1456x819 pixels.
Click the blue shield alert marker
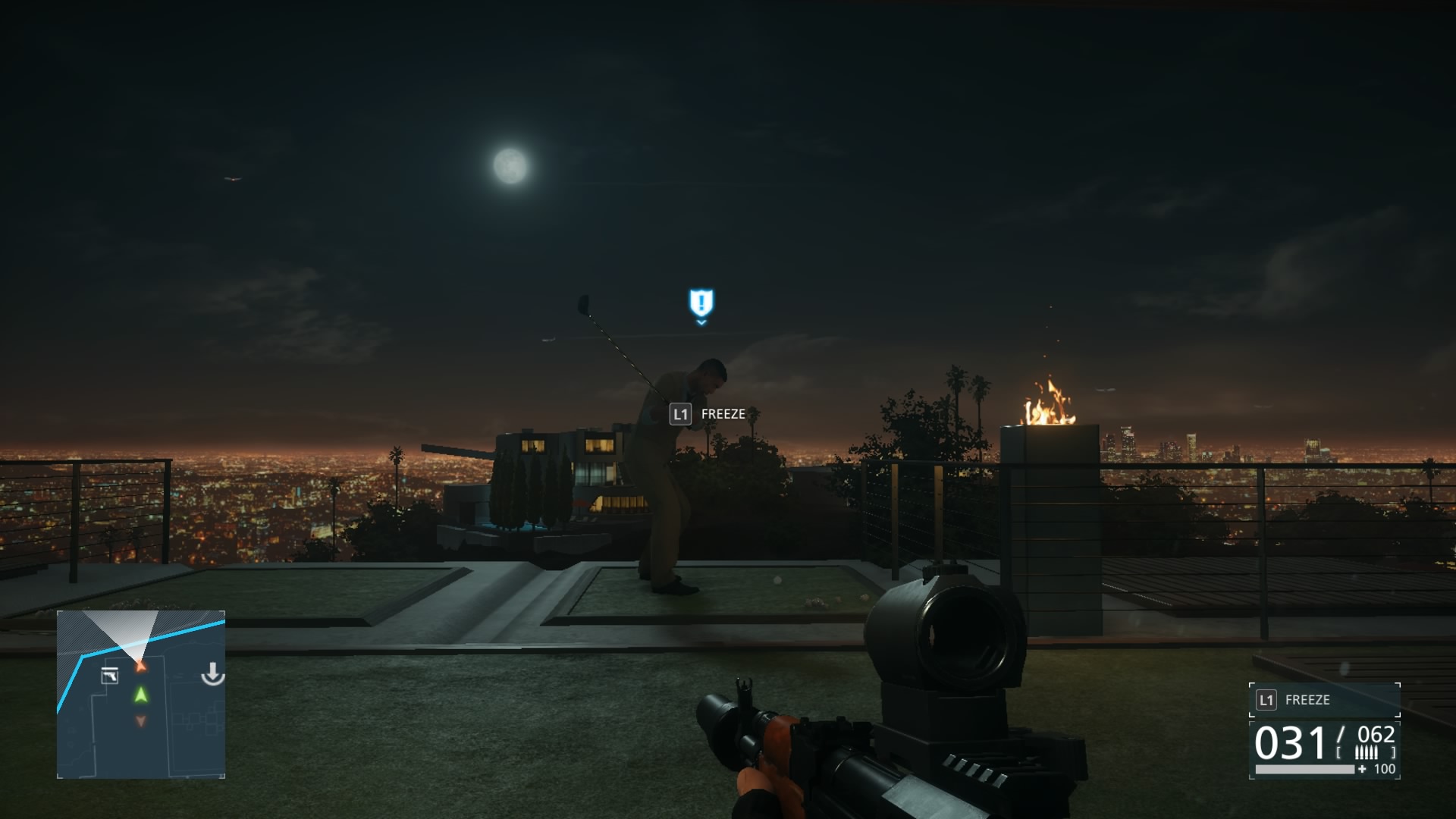(701, 303)
